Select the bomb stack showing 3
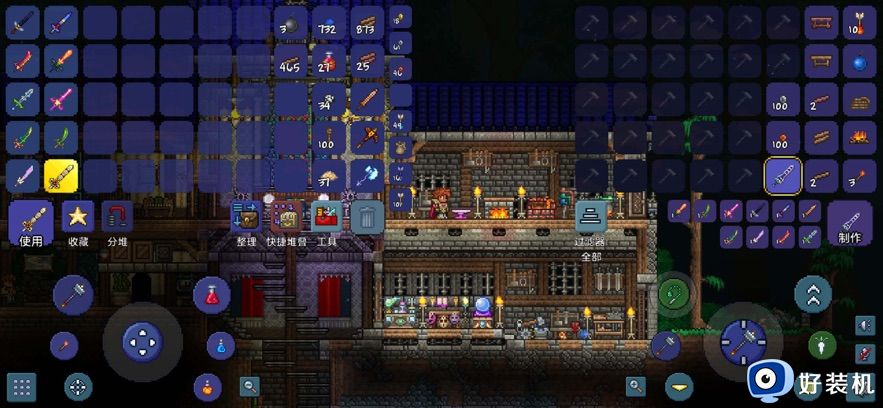The image size is (883, 408). pyautogui.click(x=289, y=22)
